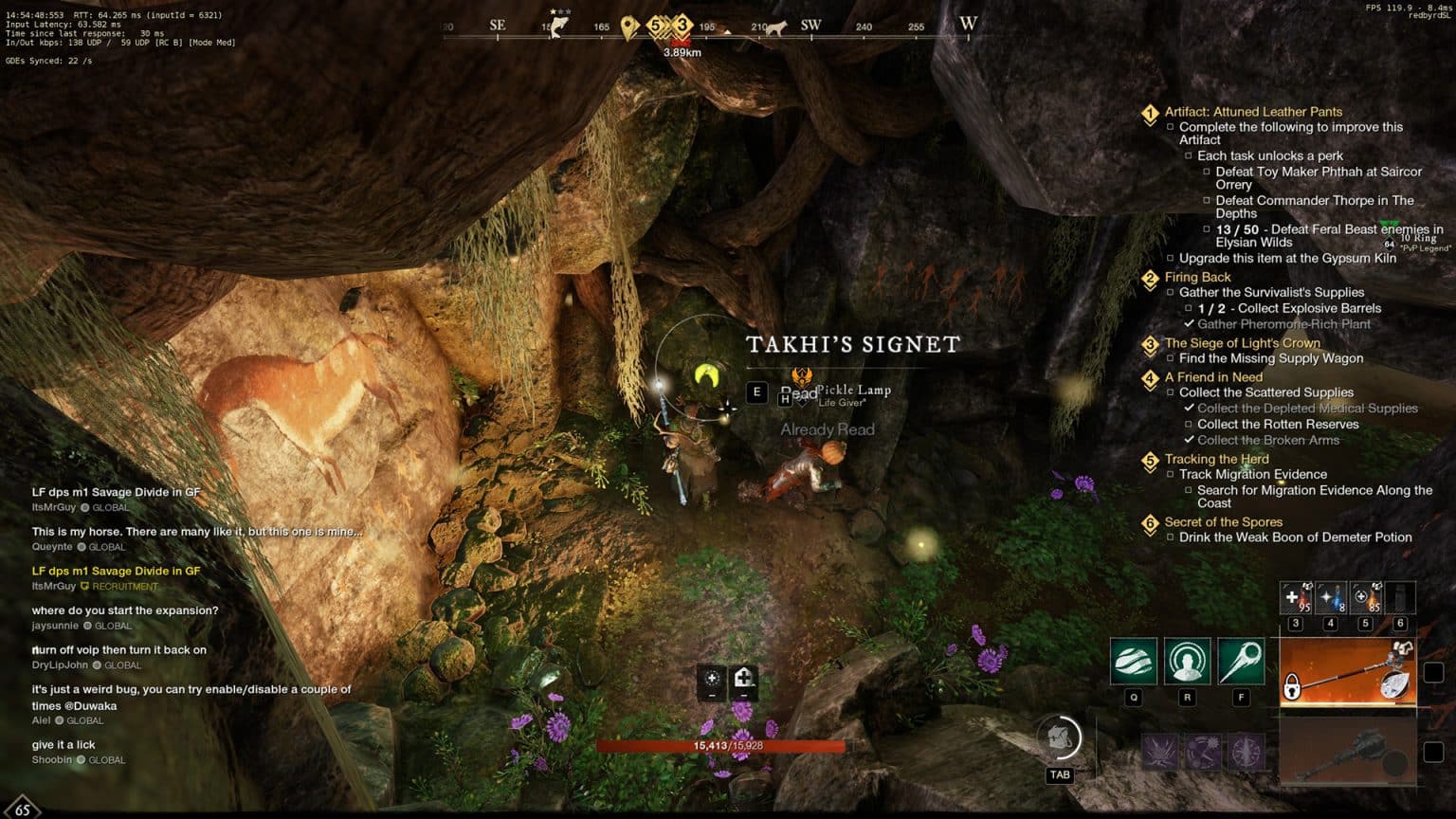Image resolution: width=1456 pixels, height=819 pixels.
Task: Check off Gather Pheromone-Rich Plant task
Action: 1190,324
